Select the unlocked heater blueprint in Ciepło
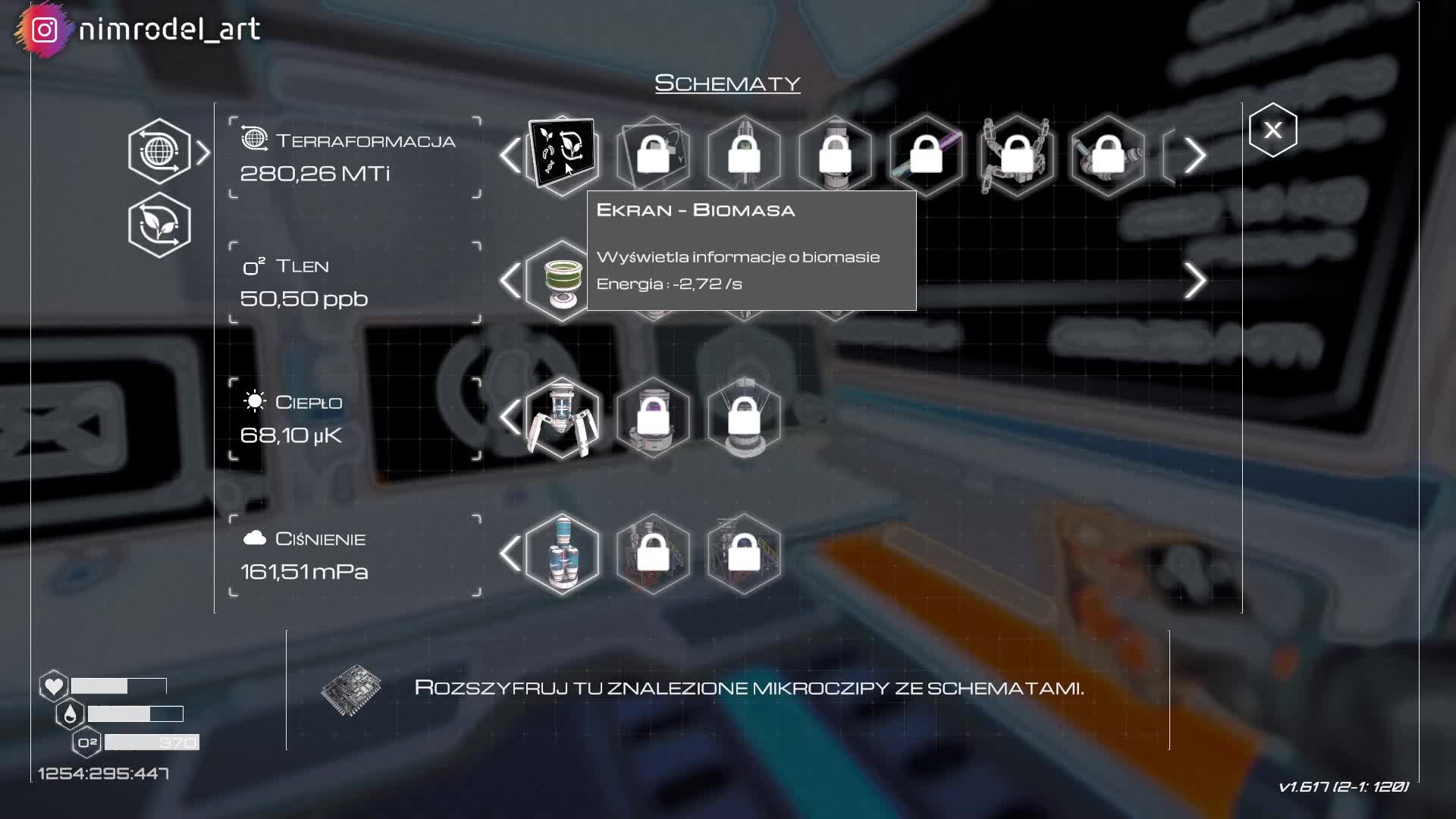The image size is (1456, 819). click(x=562, y=417)
